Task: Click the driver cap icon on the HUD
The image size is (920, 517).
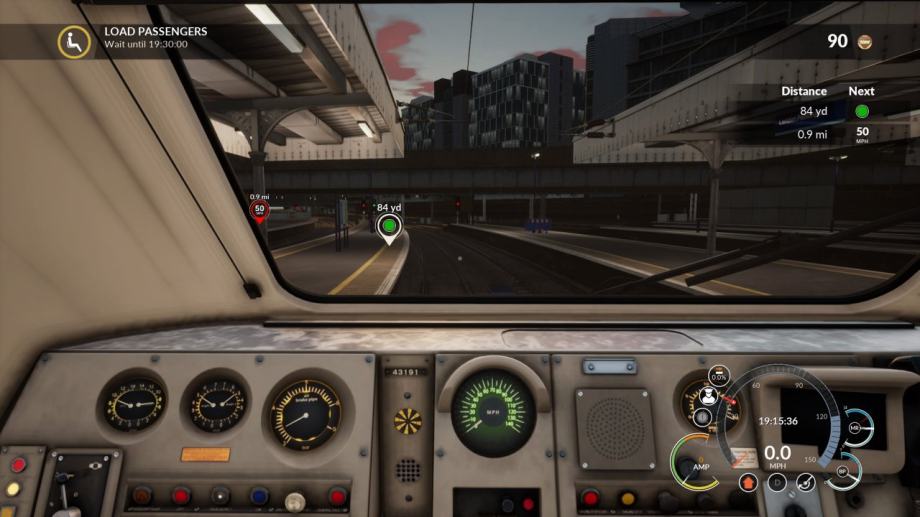Action: (705, 395)
